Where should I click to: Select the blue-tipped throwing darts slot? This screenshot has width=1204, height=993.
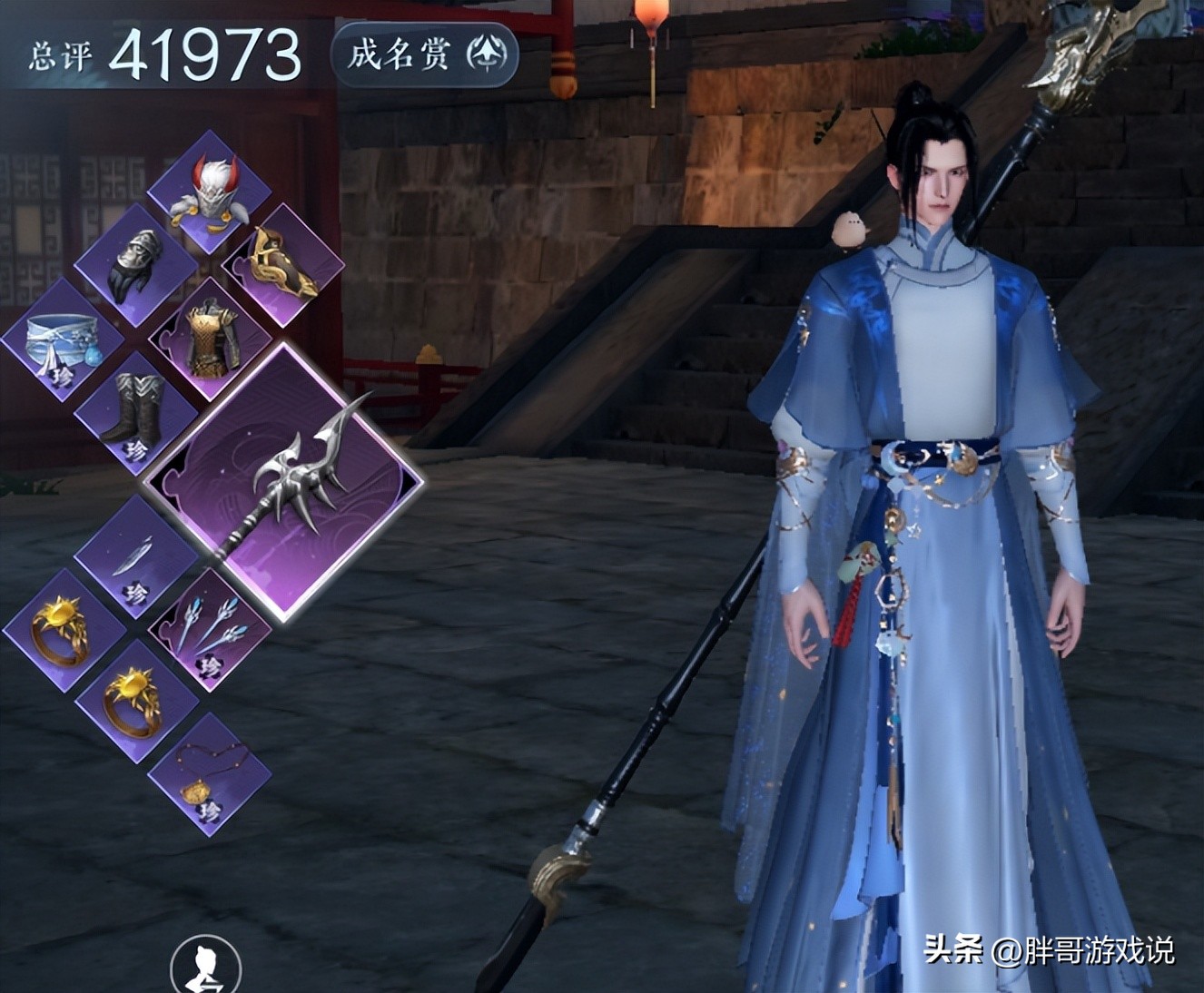click(210, 628)
